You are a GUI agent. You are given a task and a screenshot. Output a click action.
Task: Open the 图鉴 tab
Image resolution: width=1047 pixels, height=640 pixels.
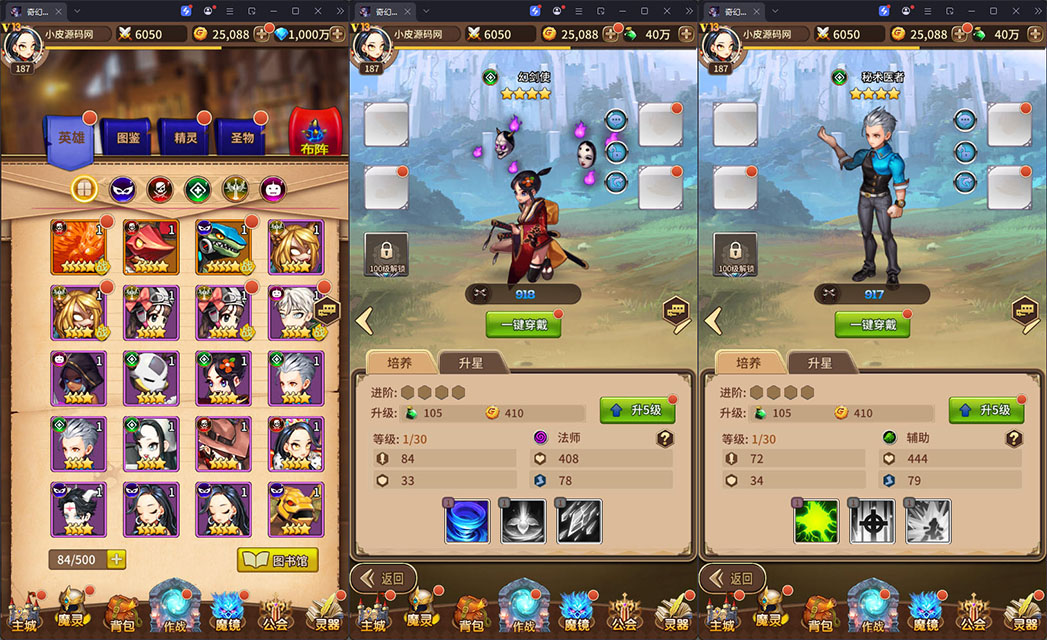click(x=128, y=139)
